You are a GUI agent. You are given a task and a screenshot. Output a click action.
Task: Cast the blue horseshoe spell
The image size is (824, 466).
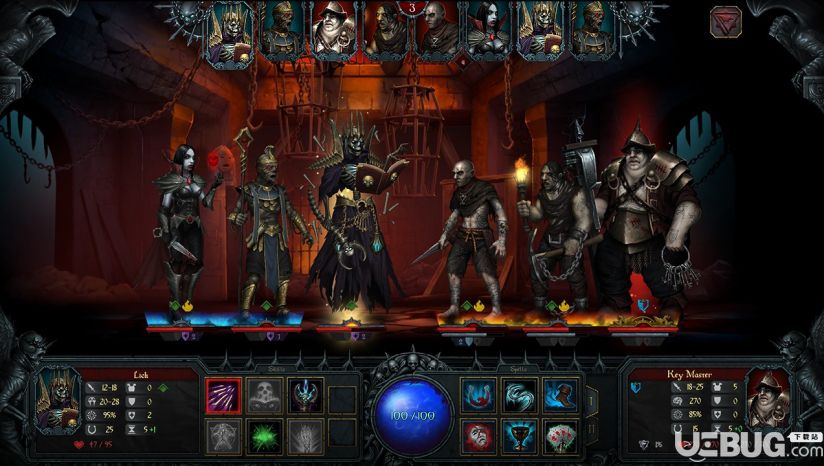pyautogui.click(x=479, y=395)
